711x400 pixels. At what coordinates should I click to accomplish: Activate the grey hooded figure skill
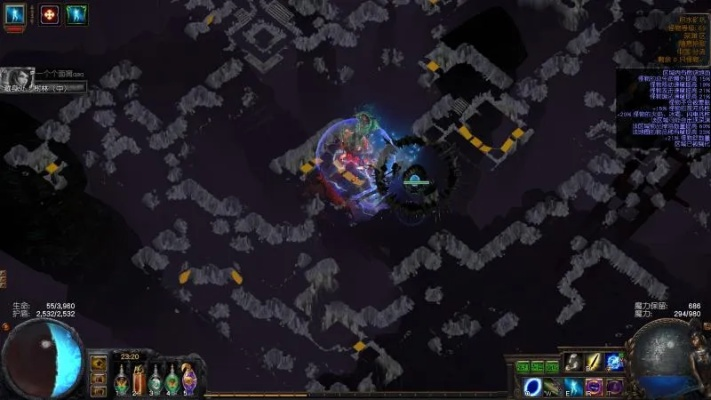pos(574,361)
